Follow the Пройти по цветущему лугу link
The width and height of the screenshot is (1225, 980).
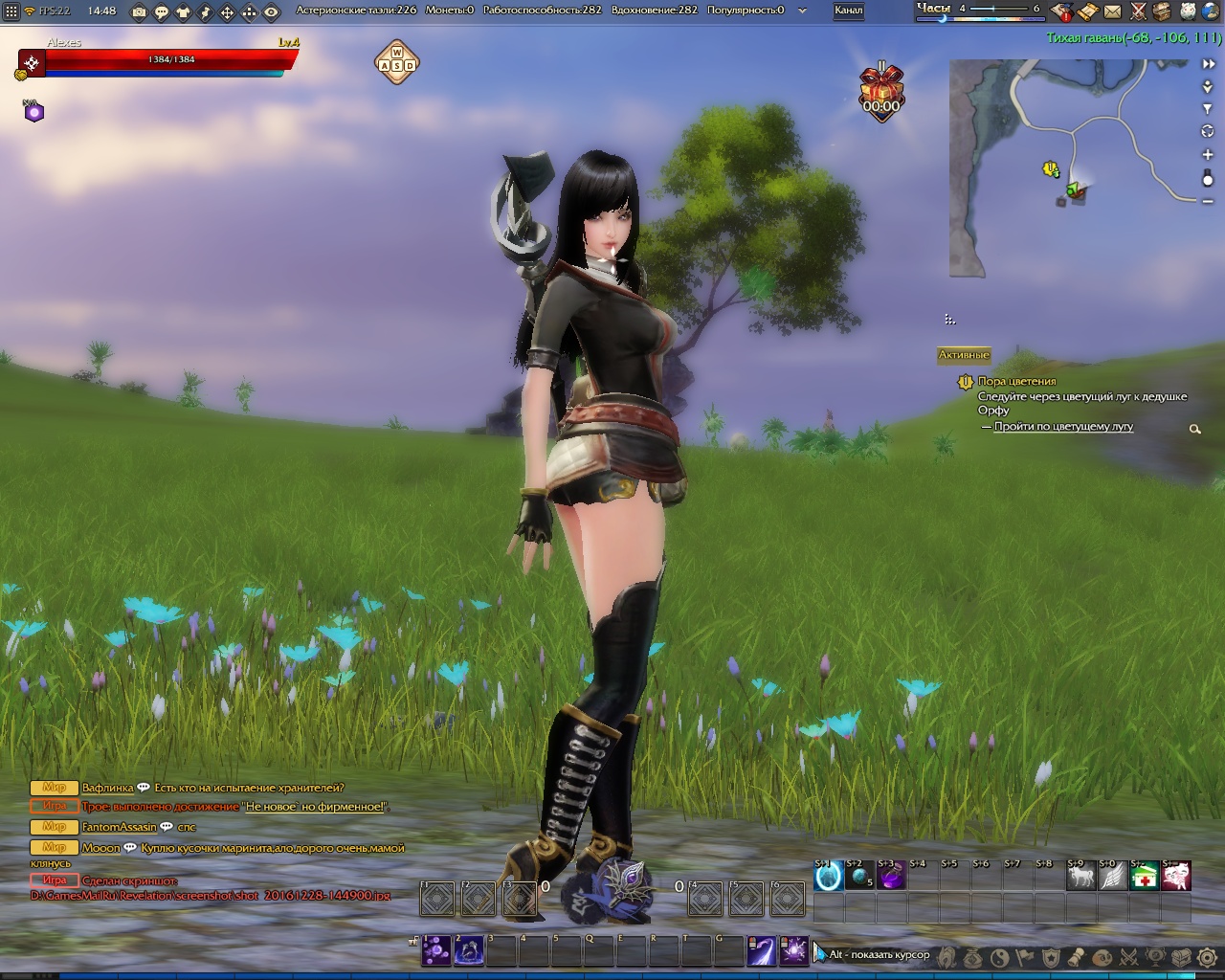coord(1063,427)
